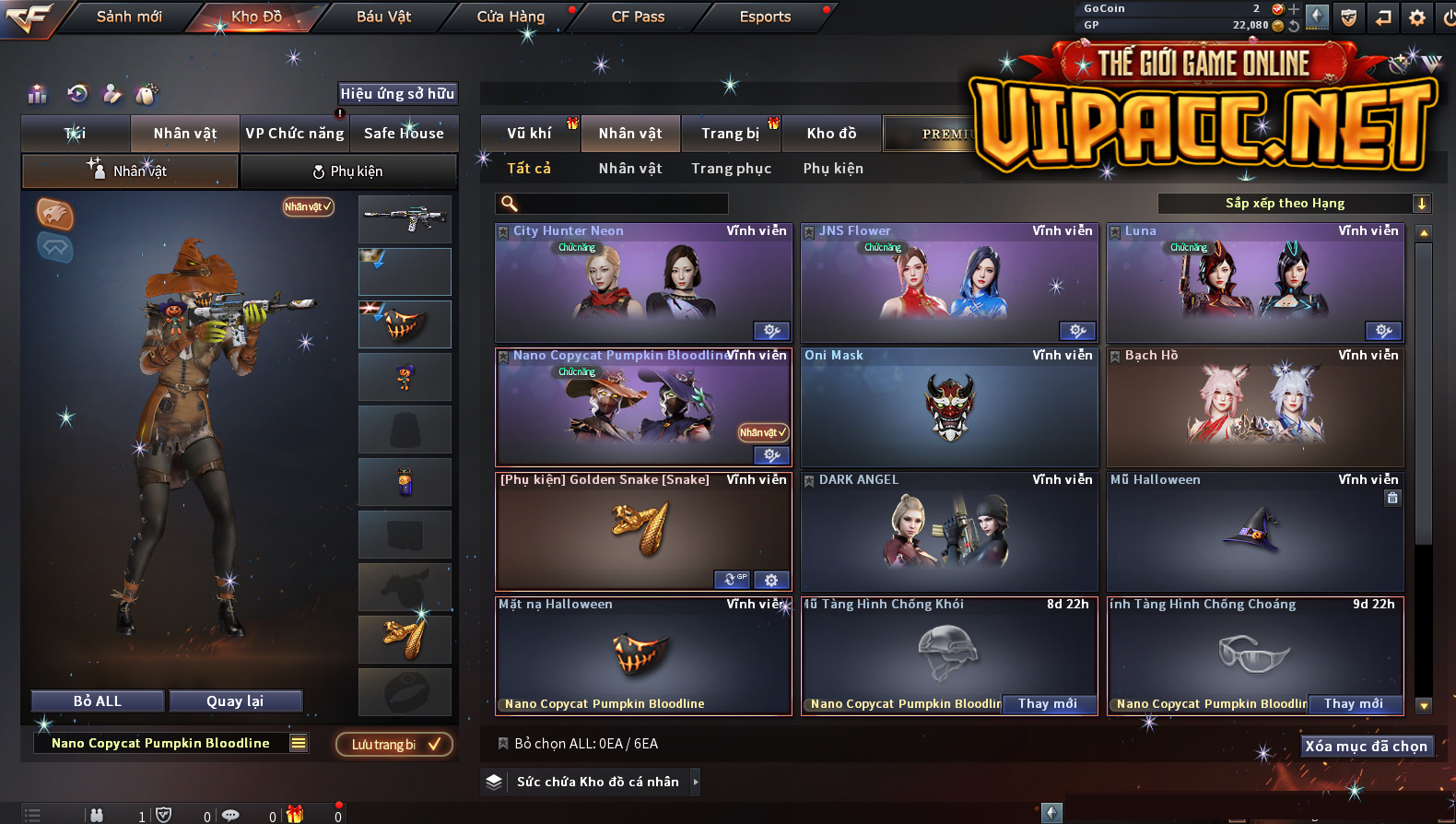Open the Cửa Hàng shop
This screenshot has height=824, width=1456.
(511, 17)
